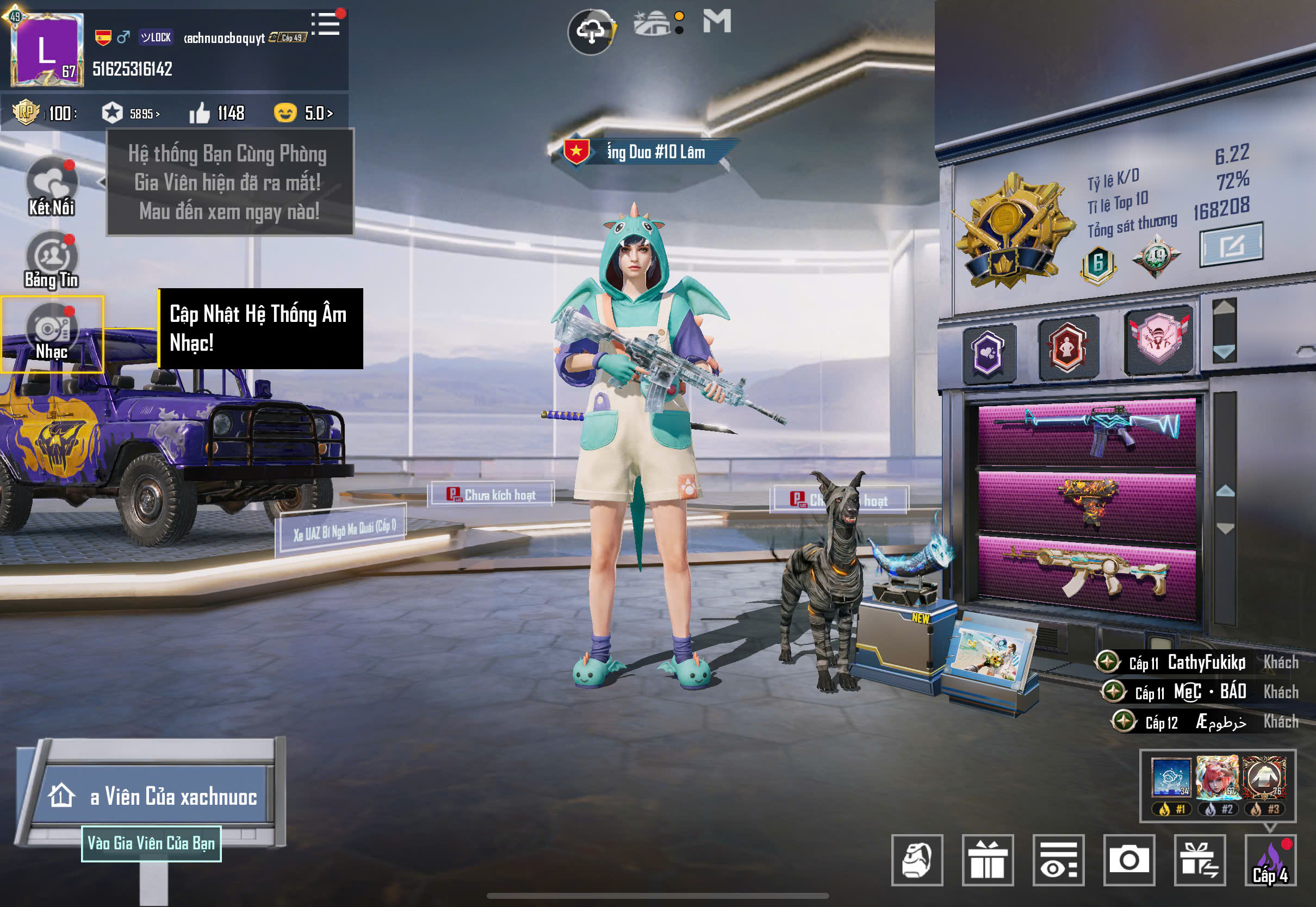Open the Nhạc music icon

pos(52,333)
